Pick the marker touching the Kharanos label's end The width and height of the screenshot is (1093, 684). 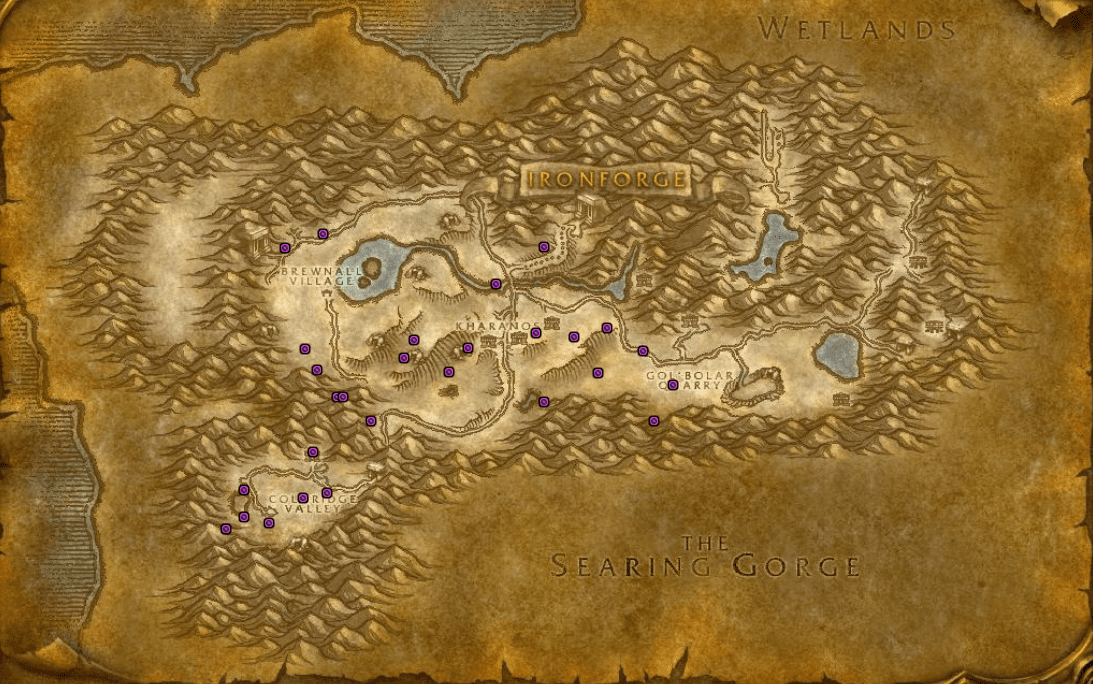(536, 333)
